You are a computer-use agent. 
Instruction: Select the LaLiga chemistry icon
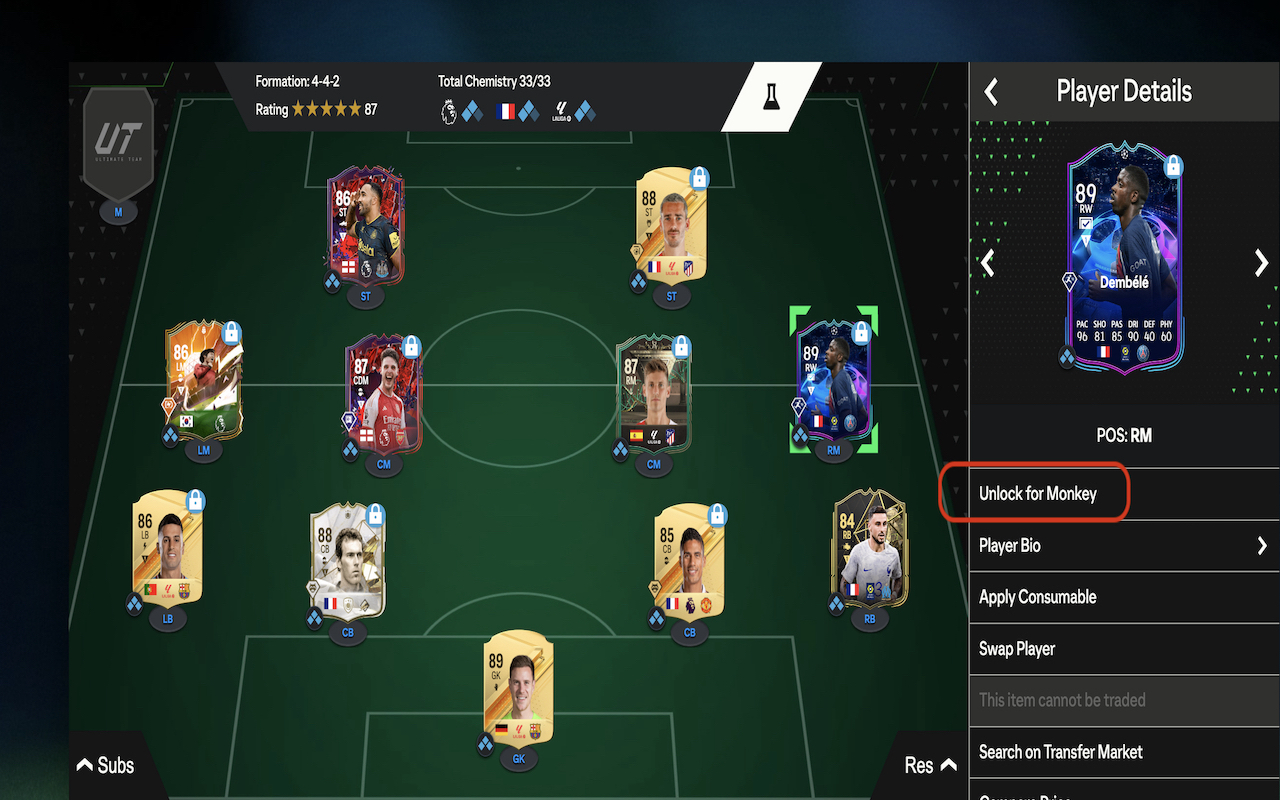pos(564,112)
